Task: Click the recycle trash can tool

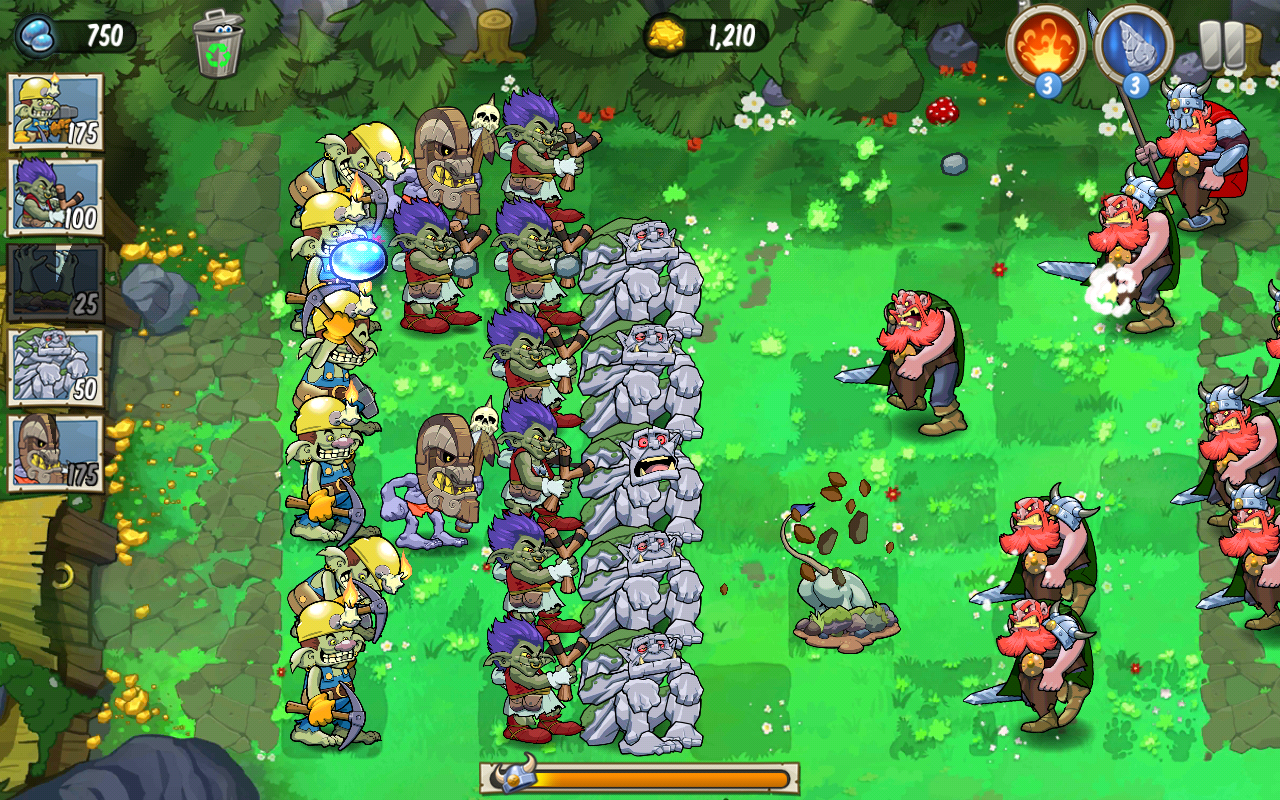Action: coord(218,44)
